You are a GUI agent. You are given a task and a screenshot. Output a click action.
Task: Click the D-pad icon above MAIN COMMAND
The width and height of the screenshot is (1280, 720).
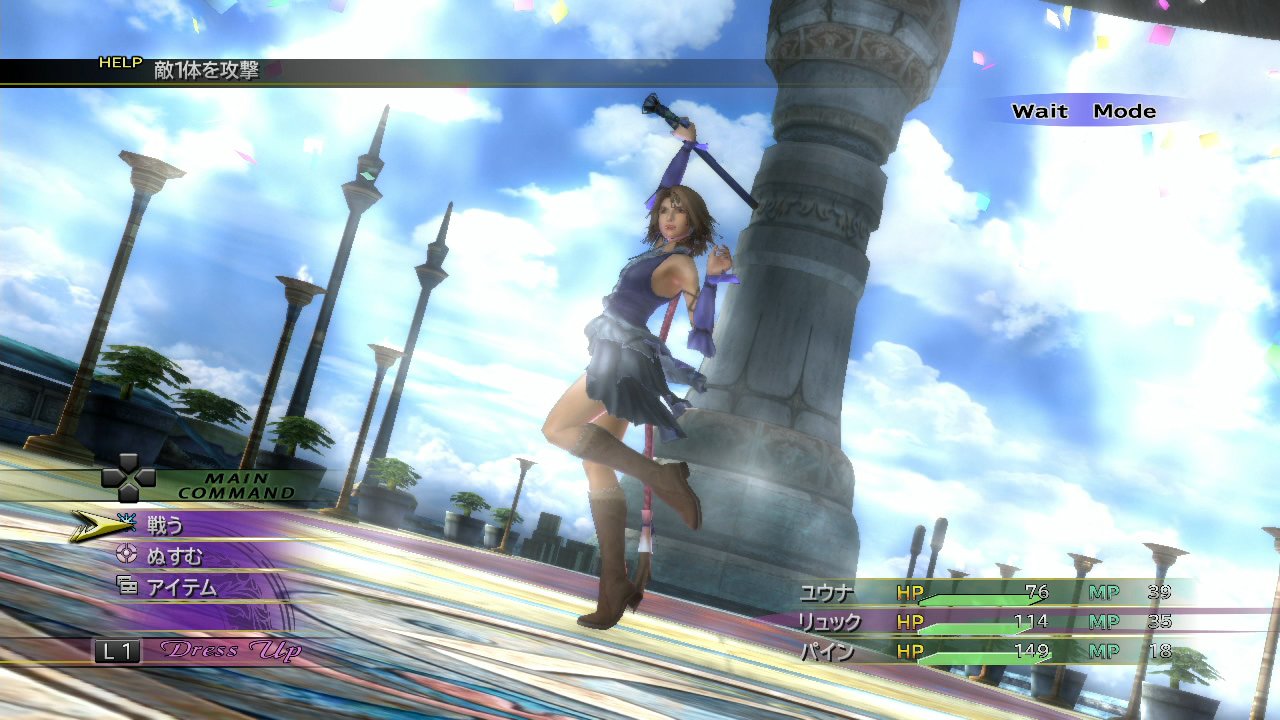click(126, 480)
